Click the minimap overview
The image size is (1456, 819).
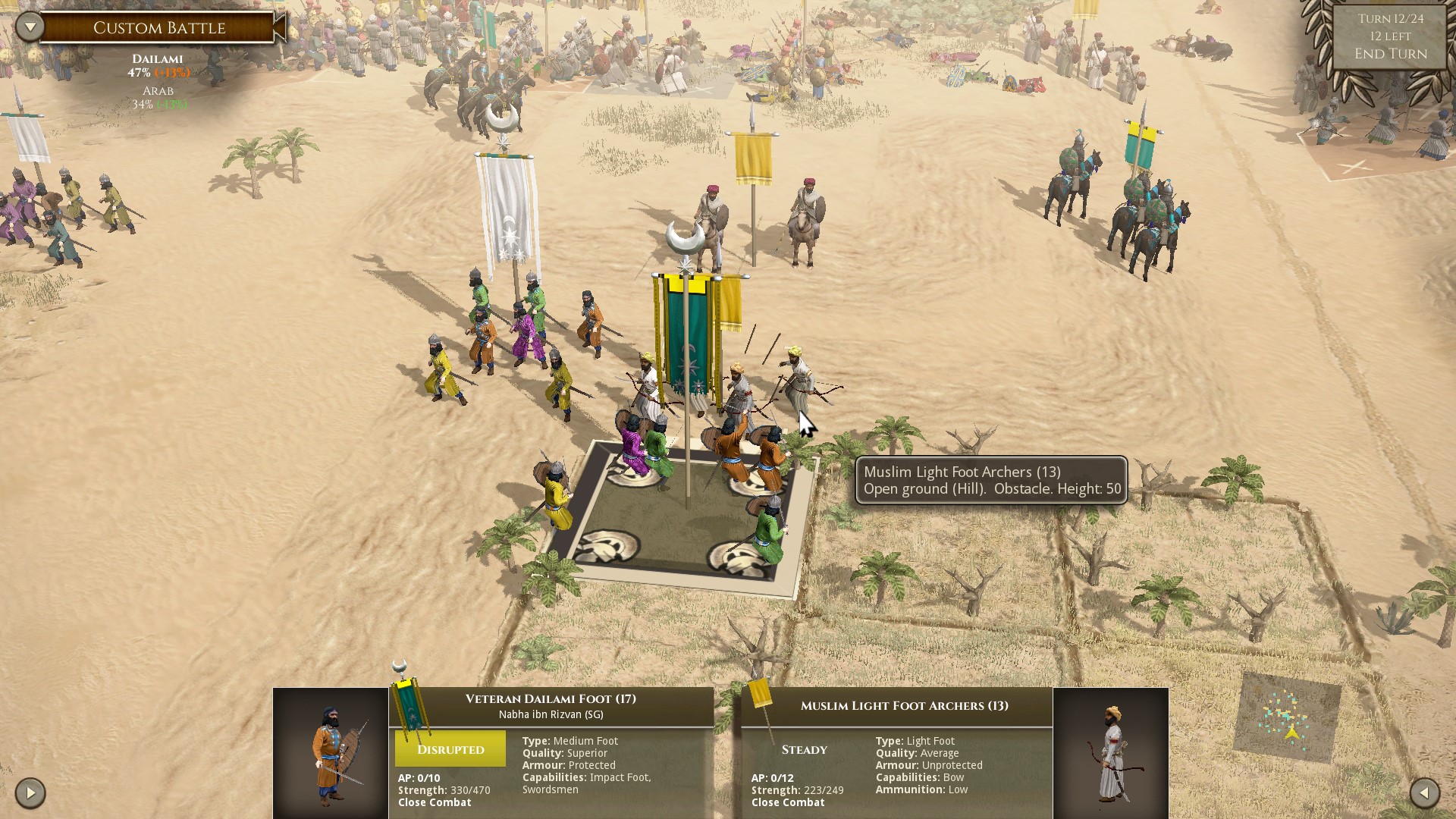pos(1287,717)
